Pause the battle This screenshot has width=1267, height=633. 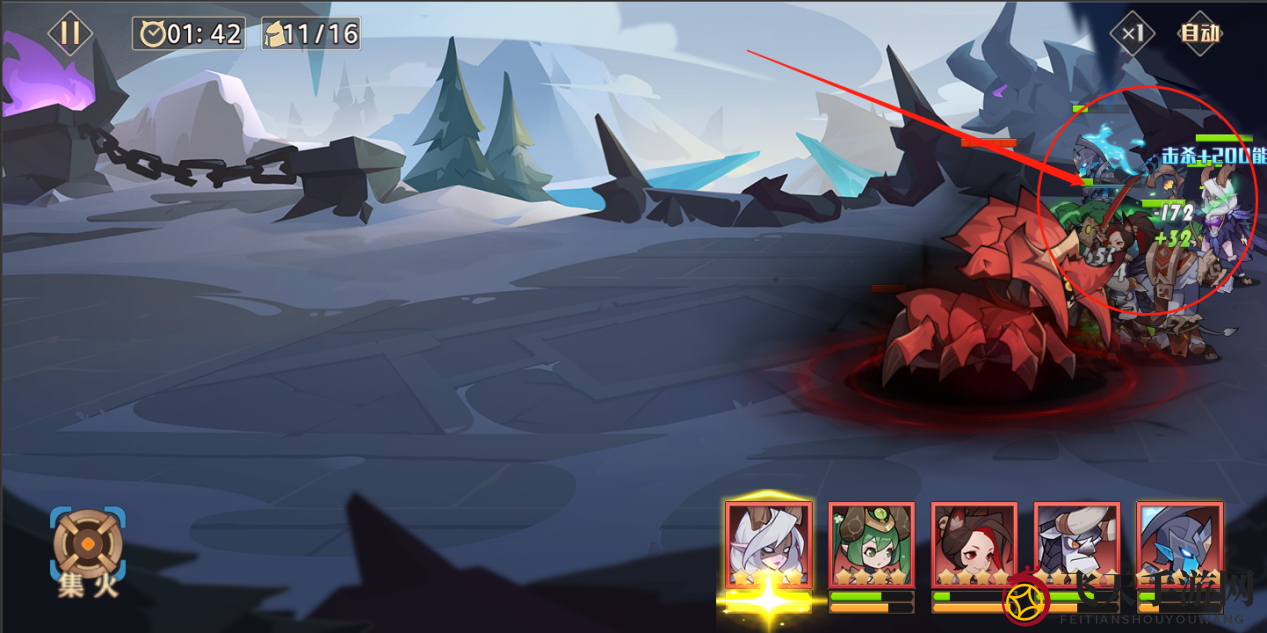click(x=69, y=33)
